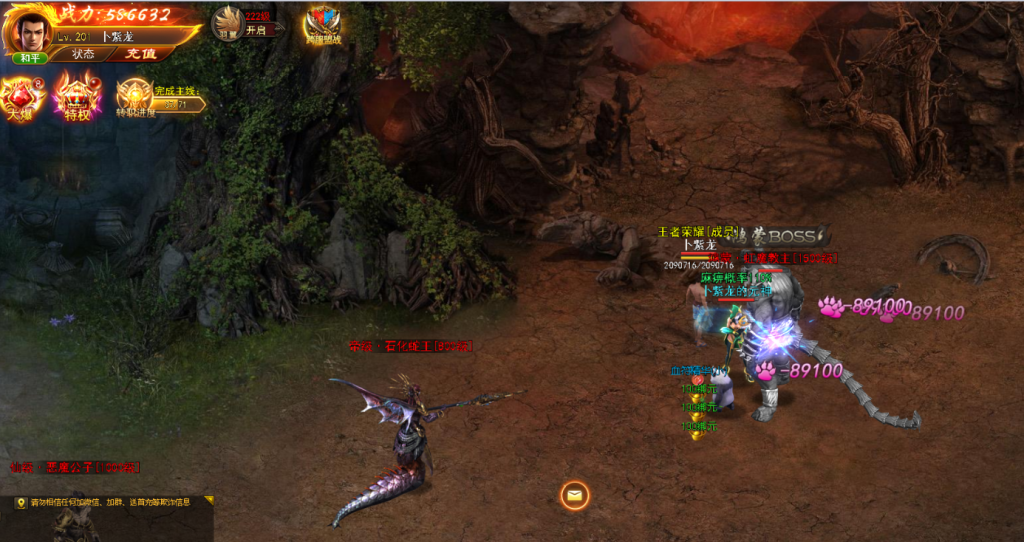Click the chat box warning message

[110, 503]
